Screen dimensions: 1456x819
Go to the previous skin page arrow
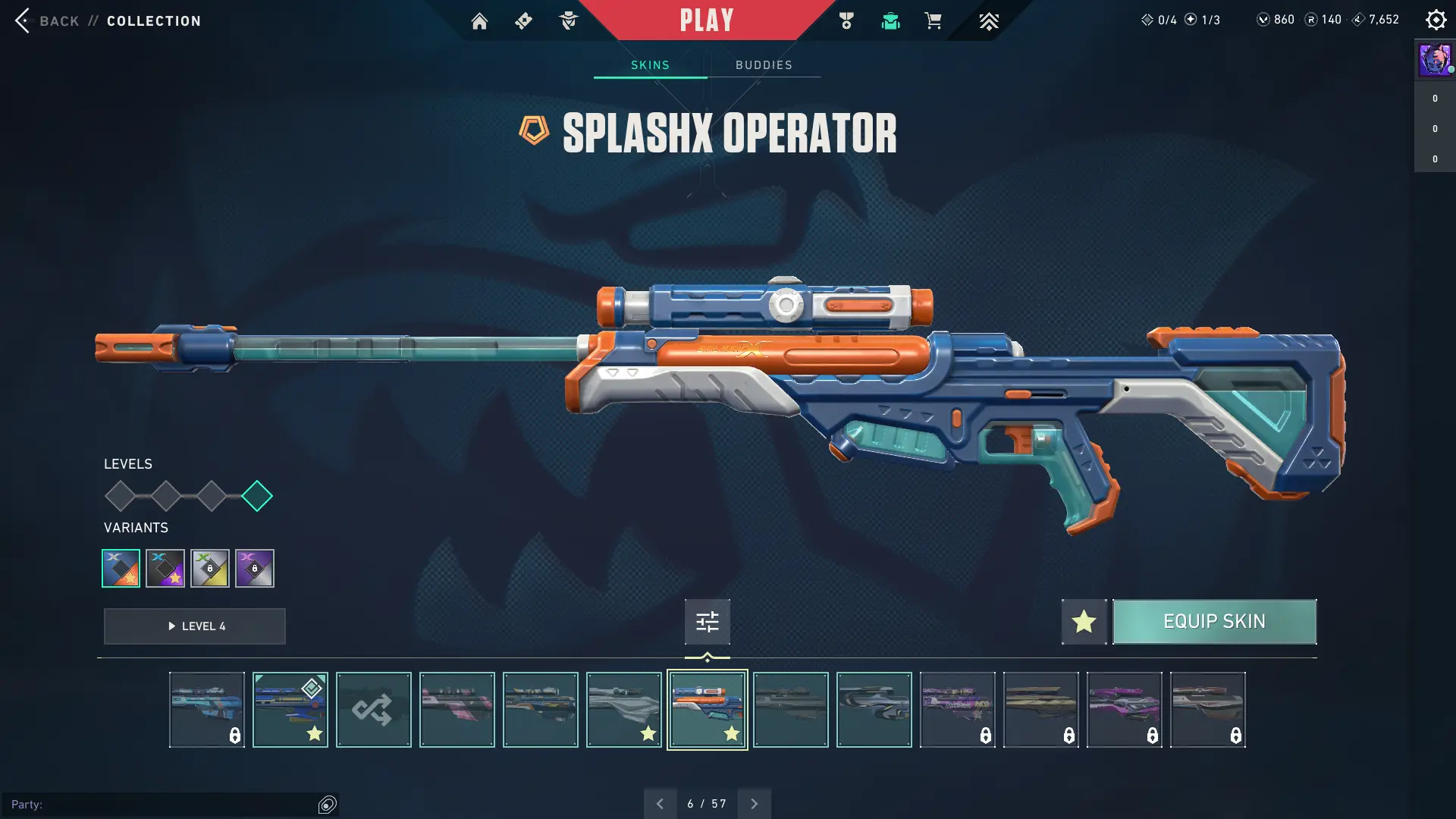[x=660, y=804]
